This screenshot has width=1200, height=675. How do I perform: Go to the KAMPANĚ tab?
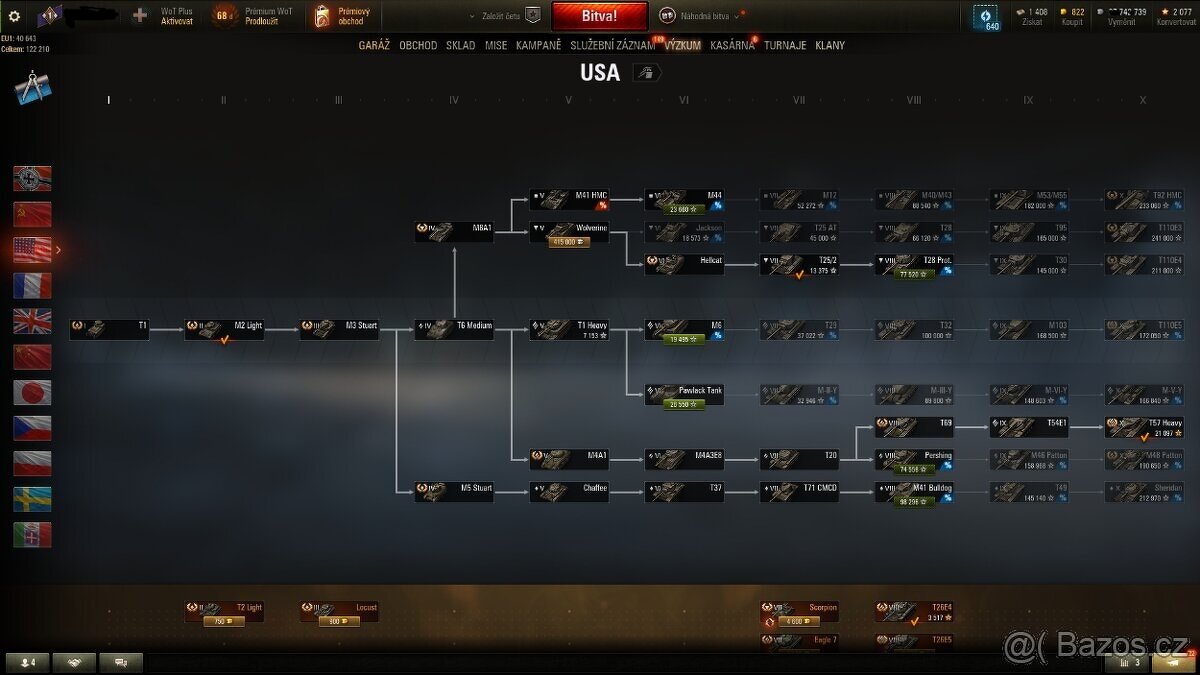point(538,45)
